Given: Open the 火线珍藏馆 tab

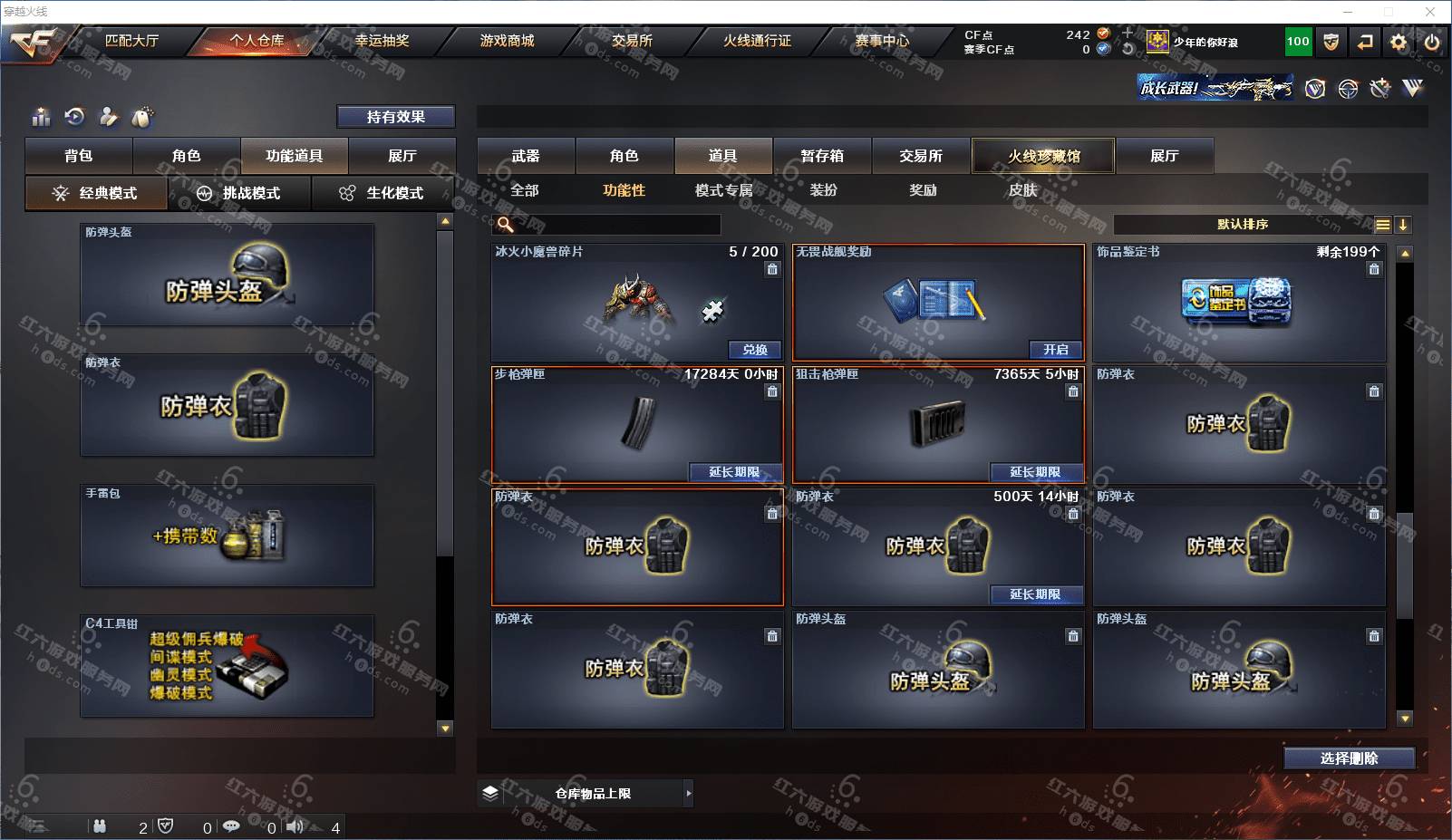Looking at the screenshot, I should click(x=1043, y=156).
